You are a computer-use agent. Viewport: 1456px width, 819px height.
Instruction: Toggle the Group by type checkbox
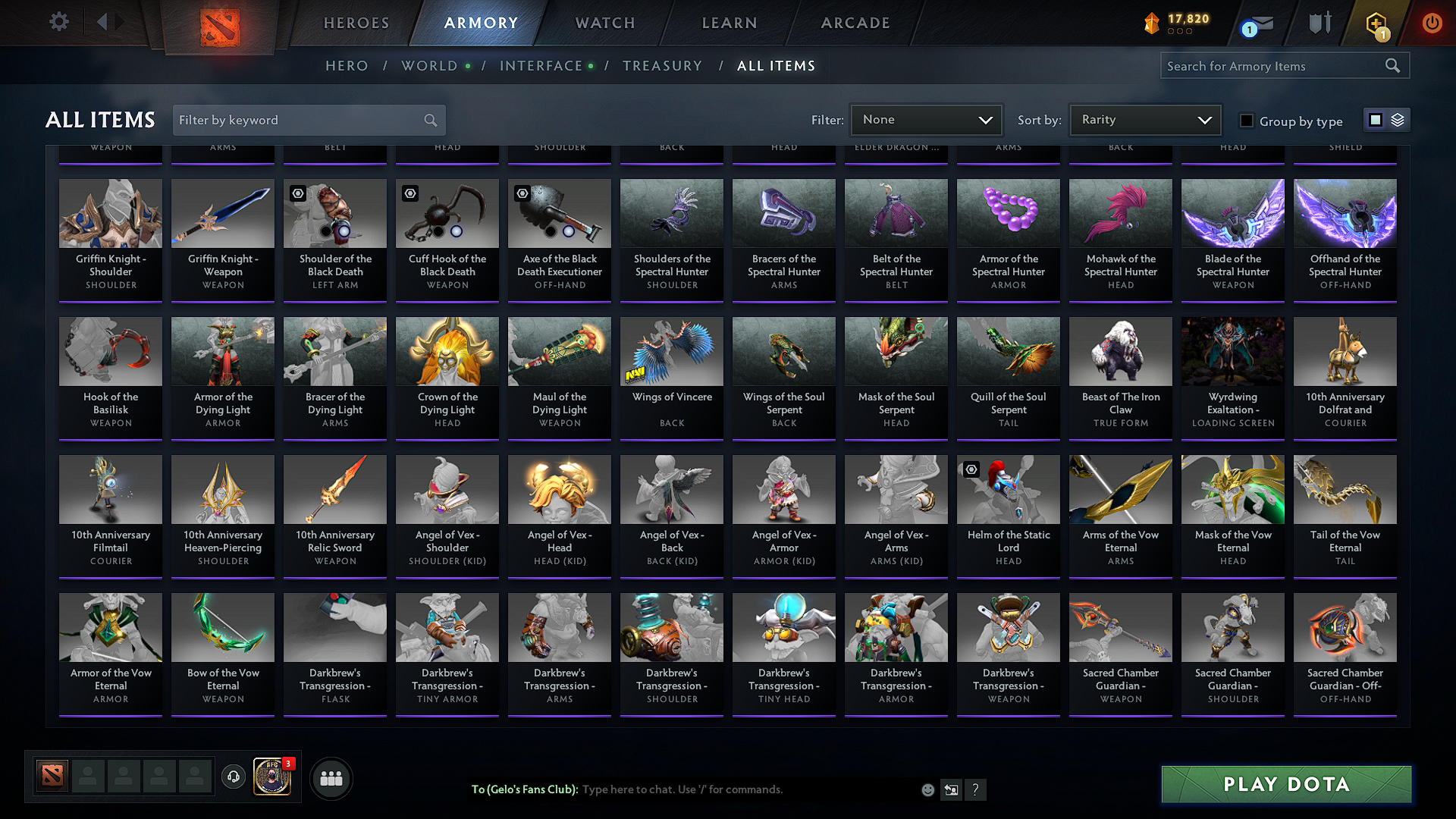1247,121
